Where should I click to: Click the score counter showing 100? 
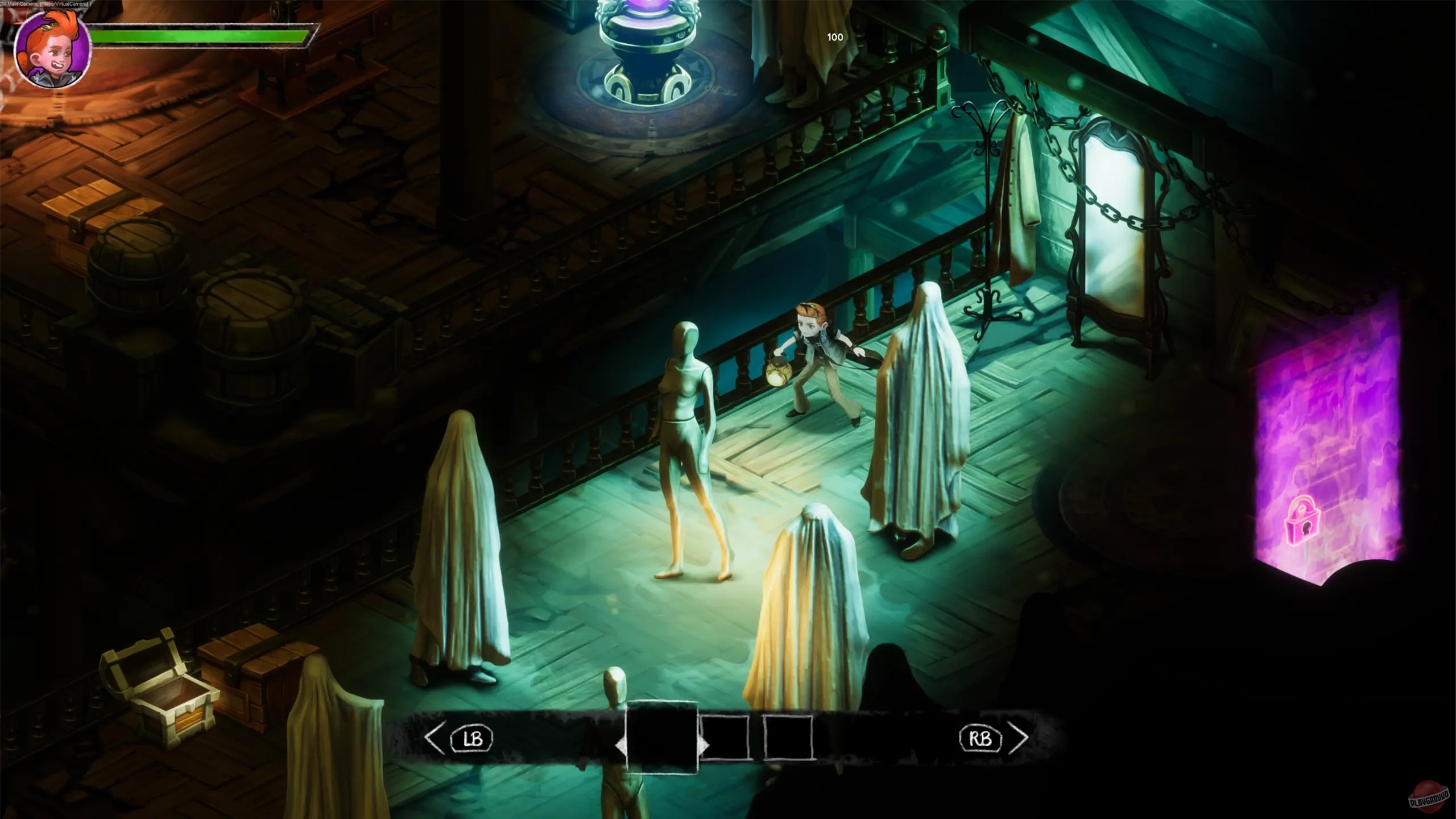pos(835,38)
